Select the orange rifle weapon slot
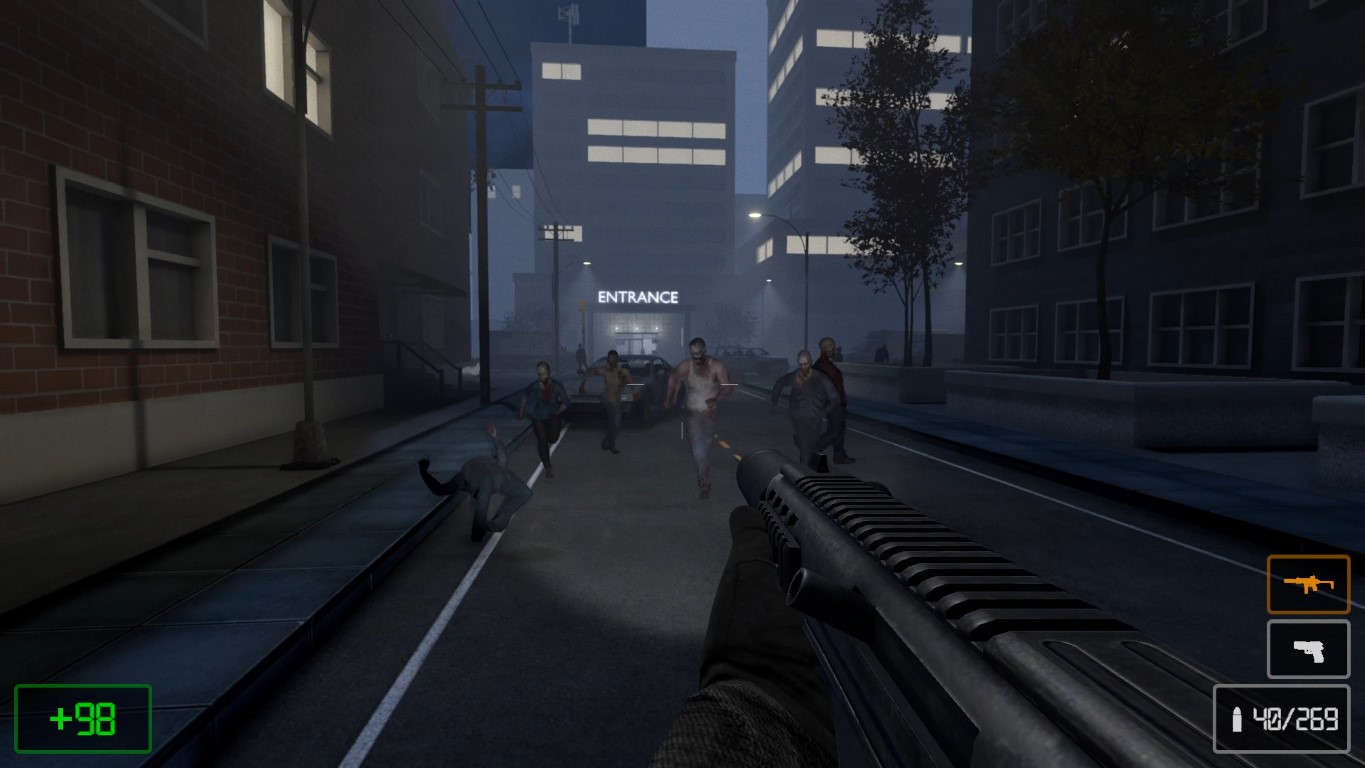Screen dimensions: 1365x768 pyautogui.click(x=1308, y=584)
